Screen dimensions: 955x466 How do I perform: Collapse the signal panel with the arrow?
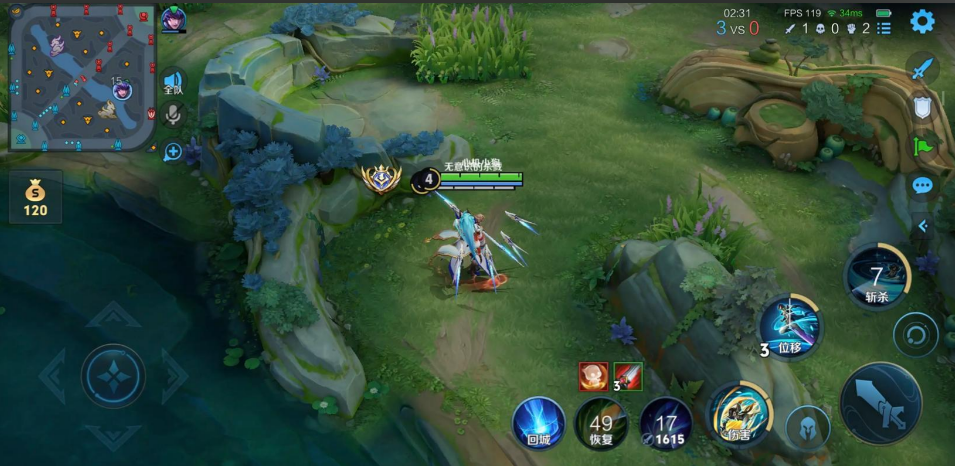[922, 226]
